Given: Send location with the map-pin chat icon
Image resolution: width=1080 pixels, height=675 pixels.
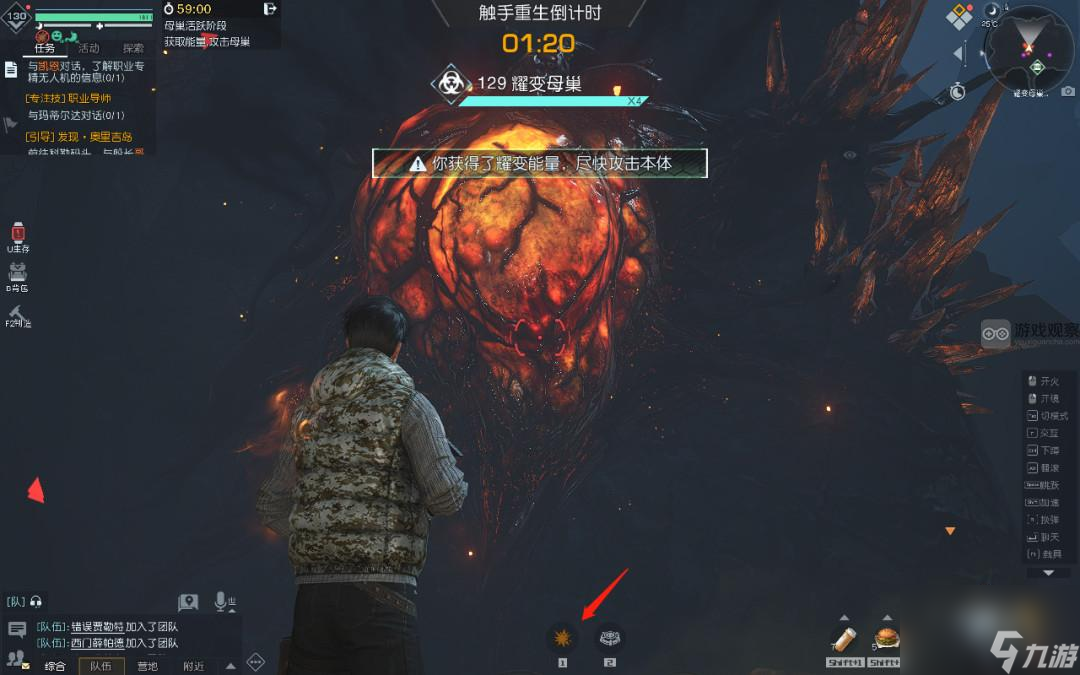Looking at the screenshot, I should pyautogui.click(x=188, y=602).
